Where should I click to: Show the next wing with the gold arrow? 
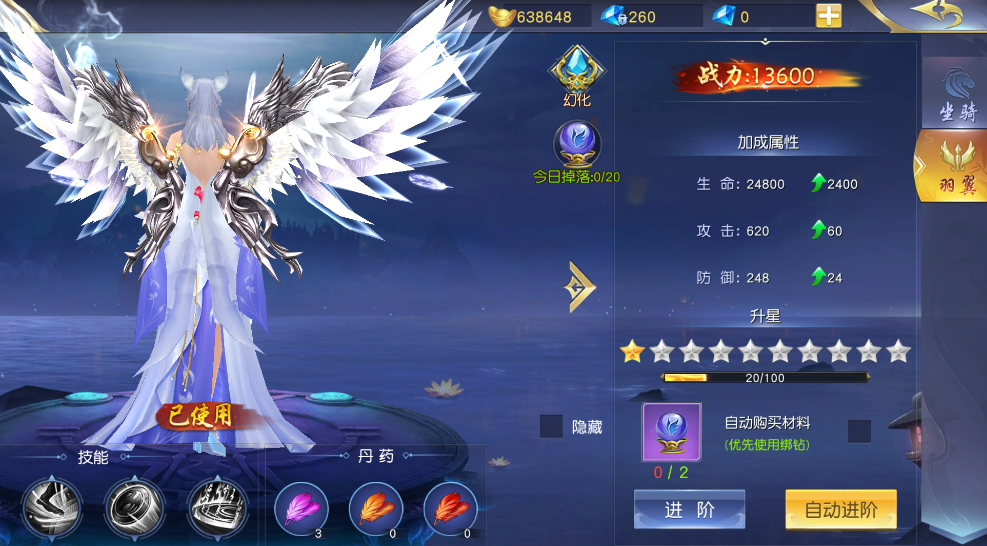[x=580, y=287]
